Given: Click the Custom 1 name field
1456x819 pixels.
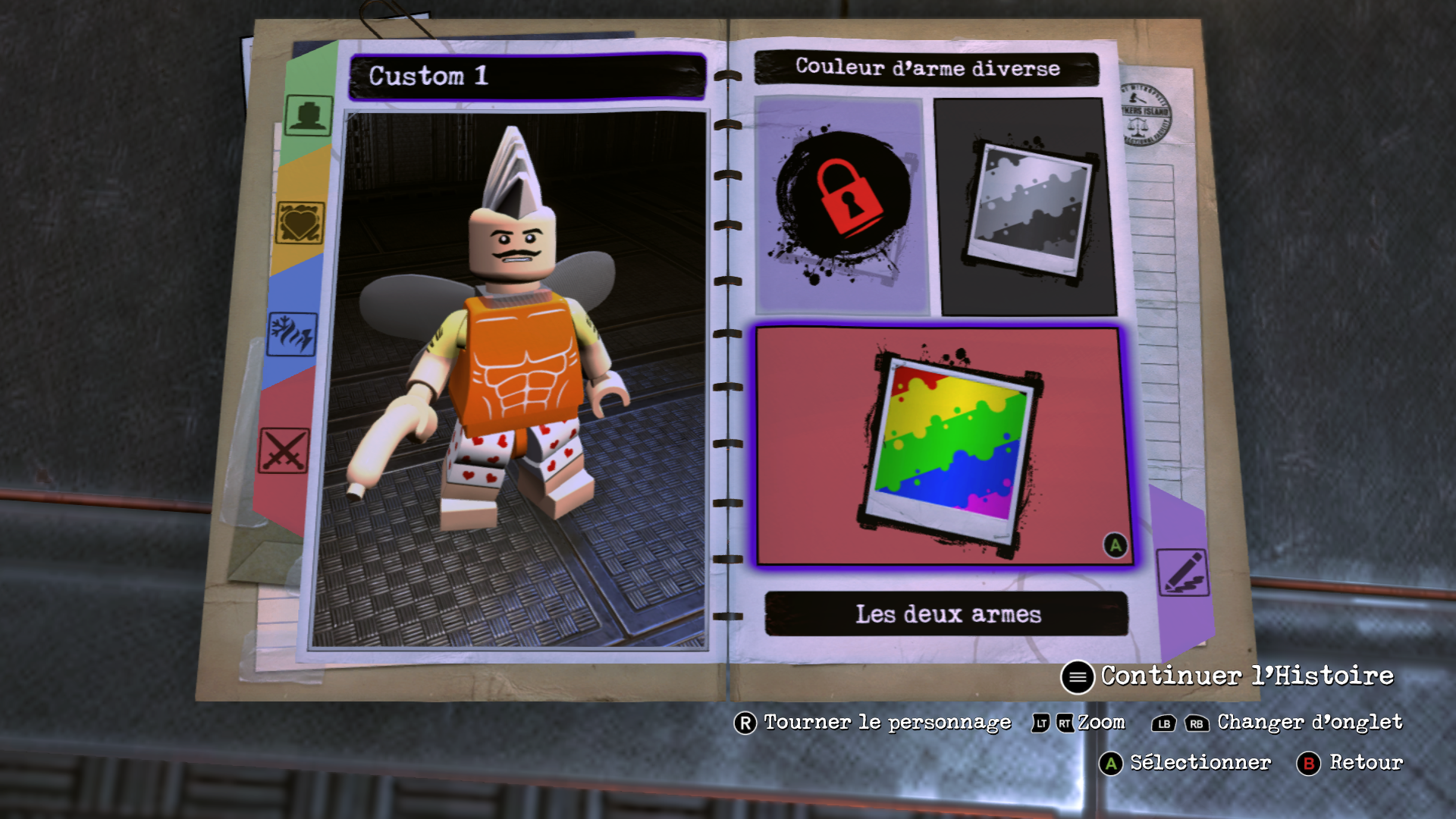Looking at the screenshot, I should point(527,76).
